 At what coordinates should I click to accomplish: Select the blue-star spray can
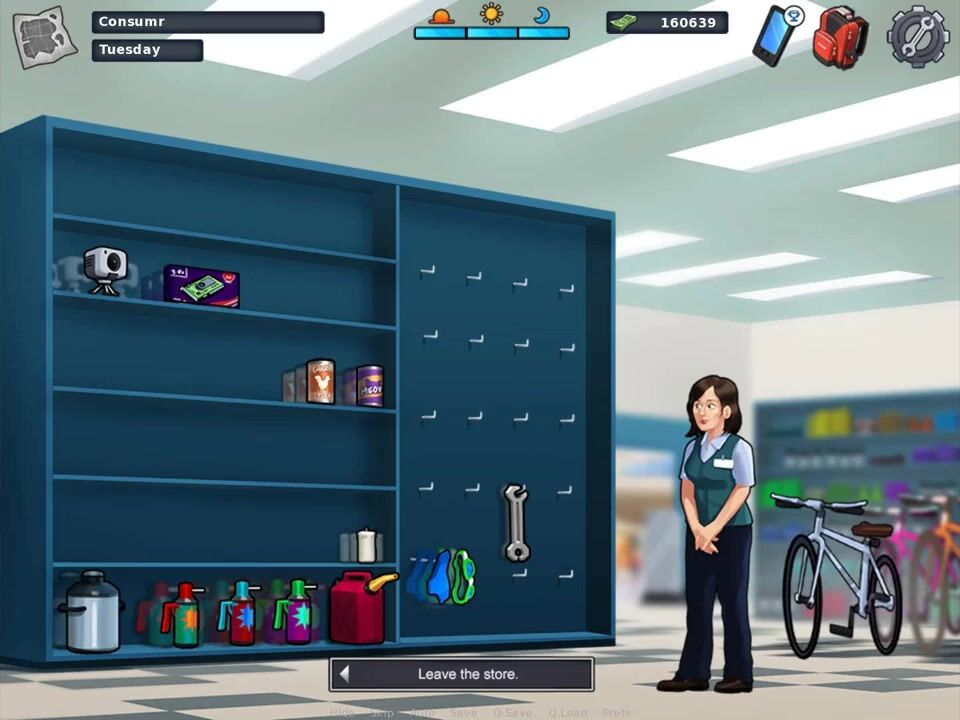pos(241,612)
